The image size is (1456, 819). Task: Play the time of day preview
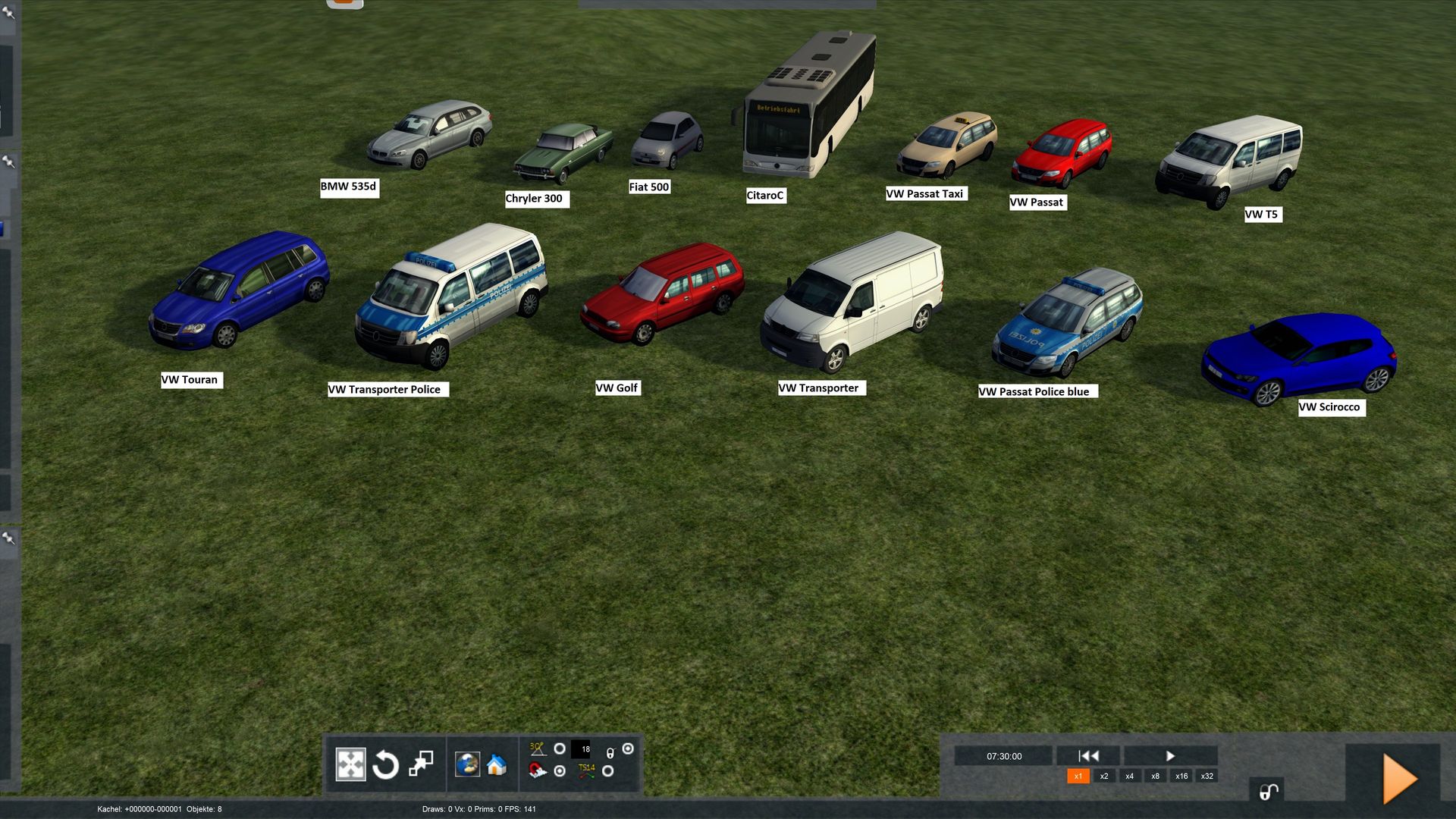1170,756
